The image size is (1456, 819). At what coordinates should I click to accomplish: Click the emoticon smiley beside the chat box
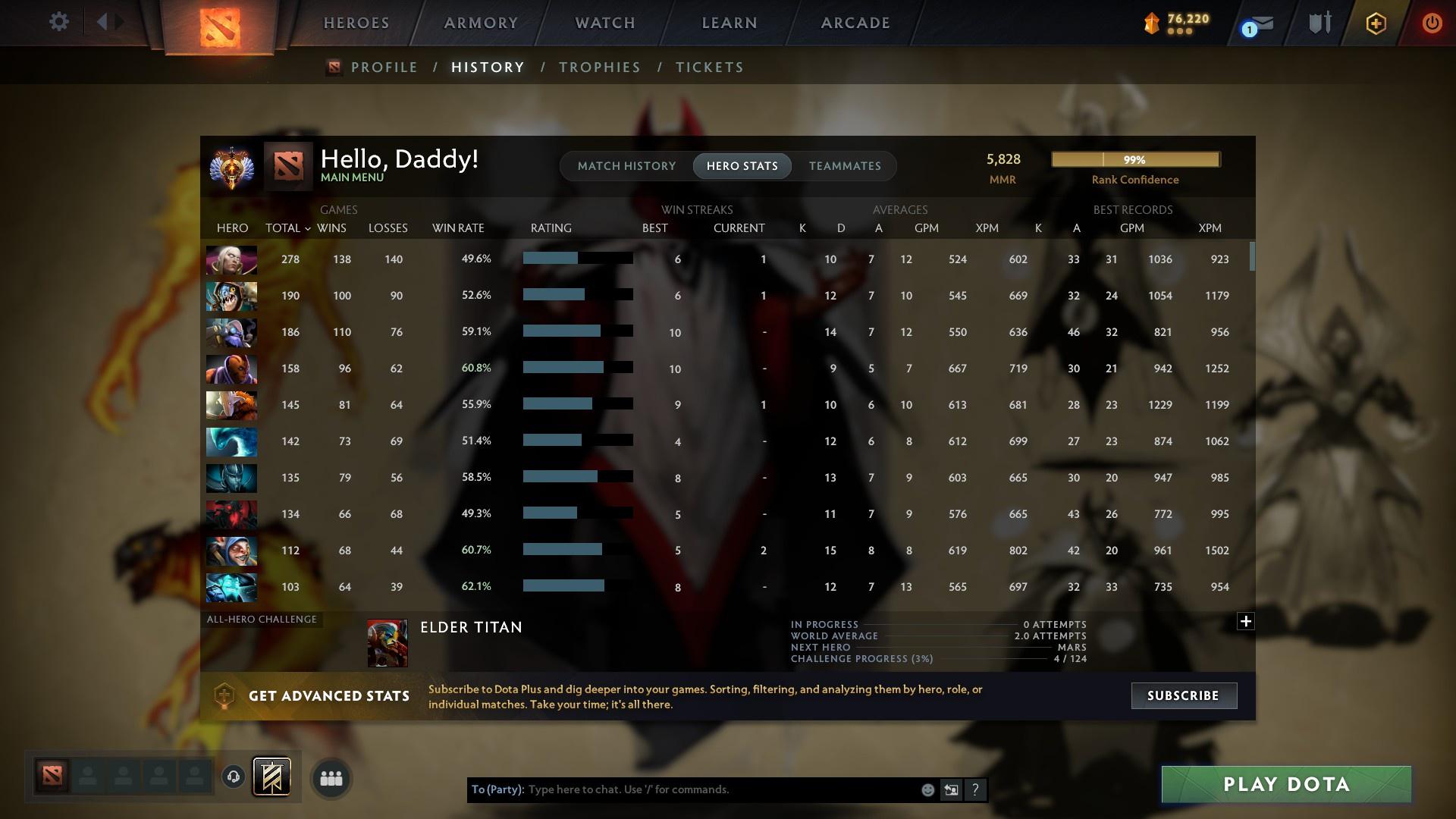927,789
